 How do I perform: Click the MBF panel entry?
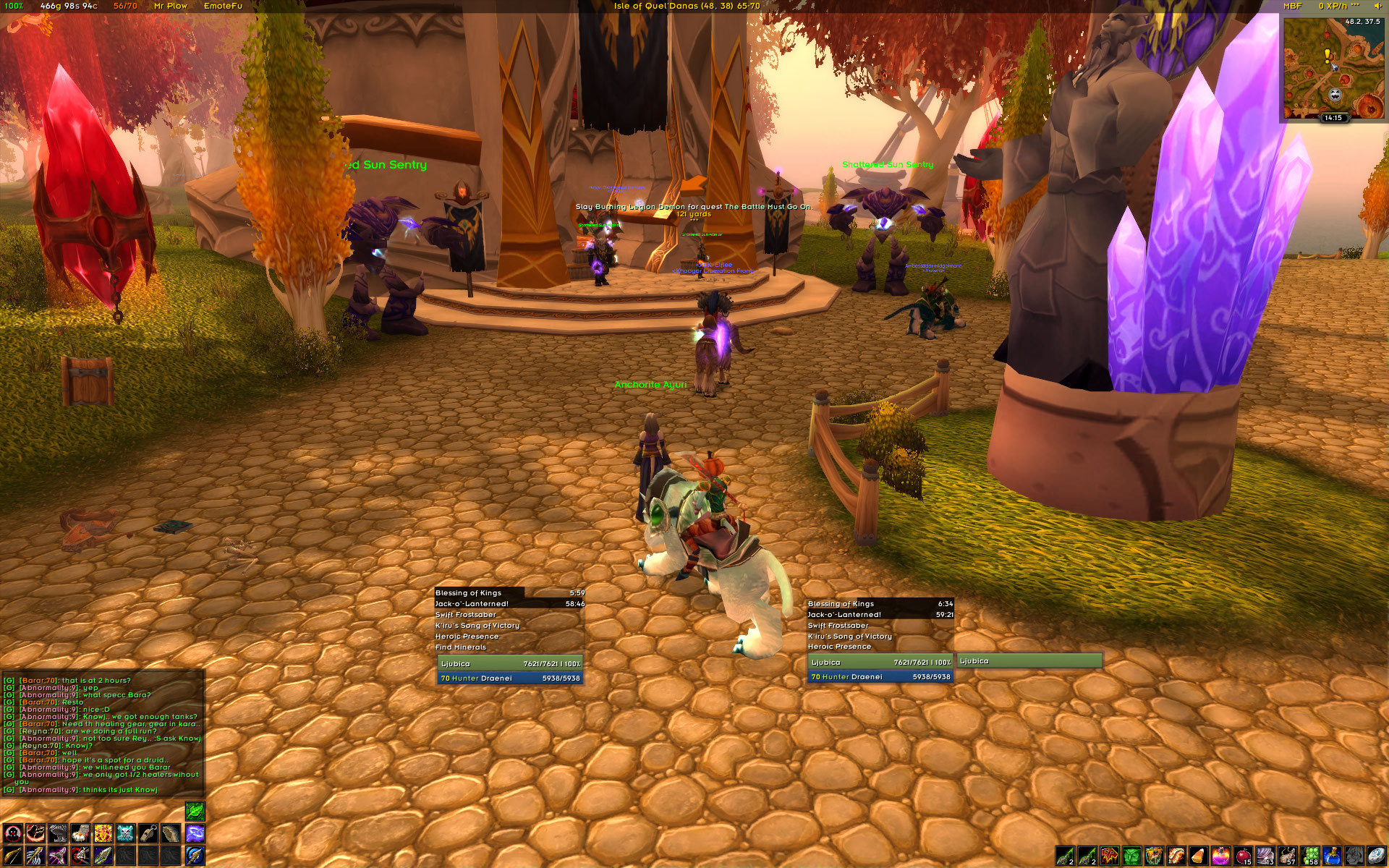(x=1292, y=6)
